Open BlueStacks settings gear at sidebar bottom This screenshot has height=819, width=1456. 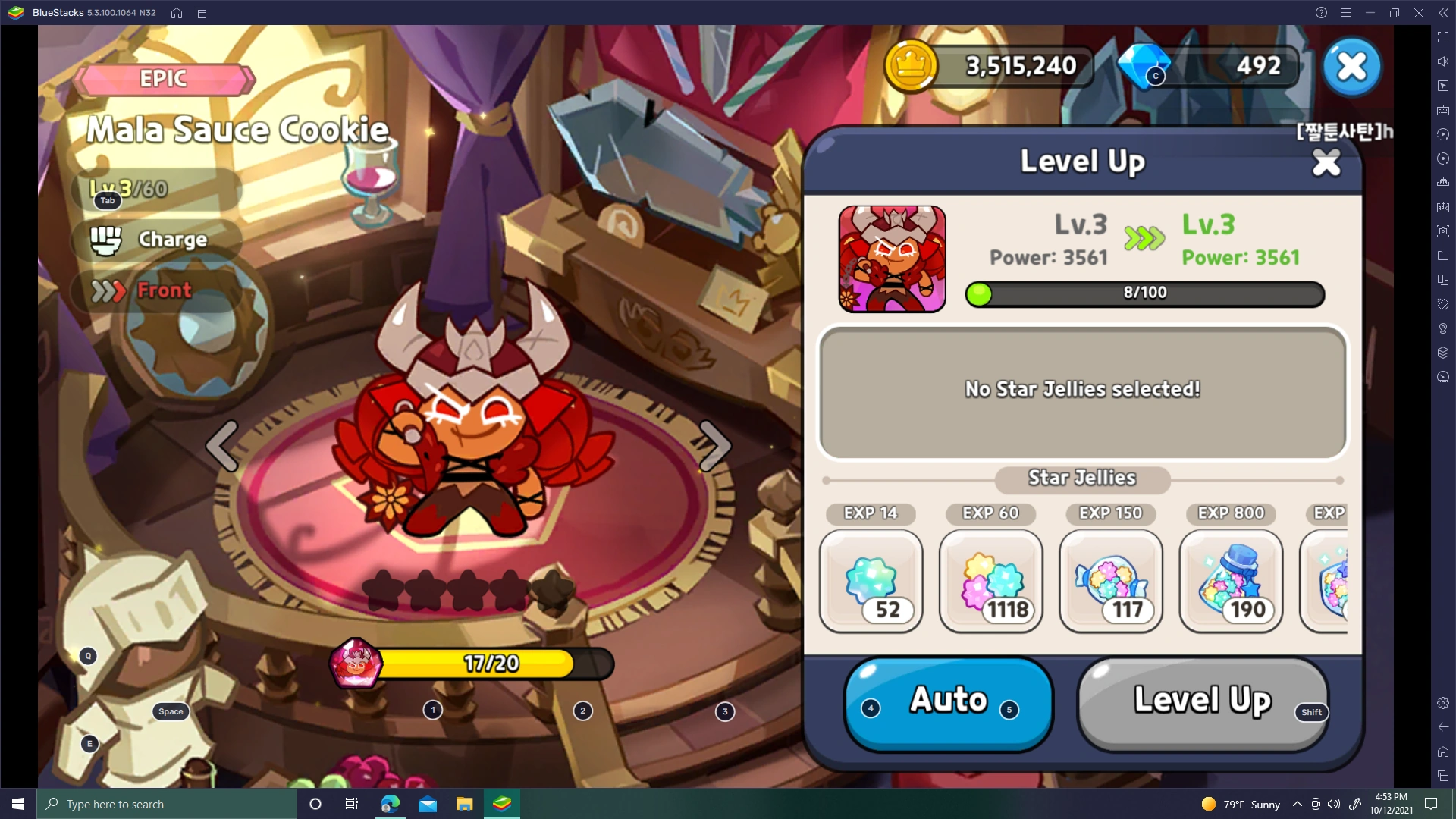click(x=1444, y=701)
